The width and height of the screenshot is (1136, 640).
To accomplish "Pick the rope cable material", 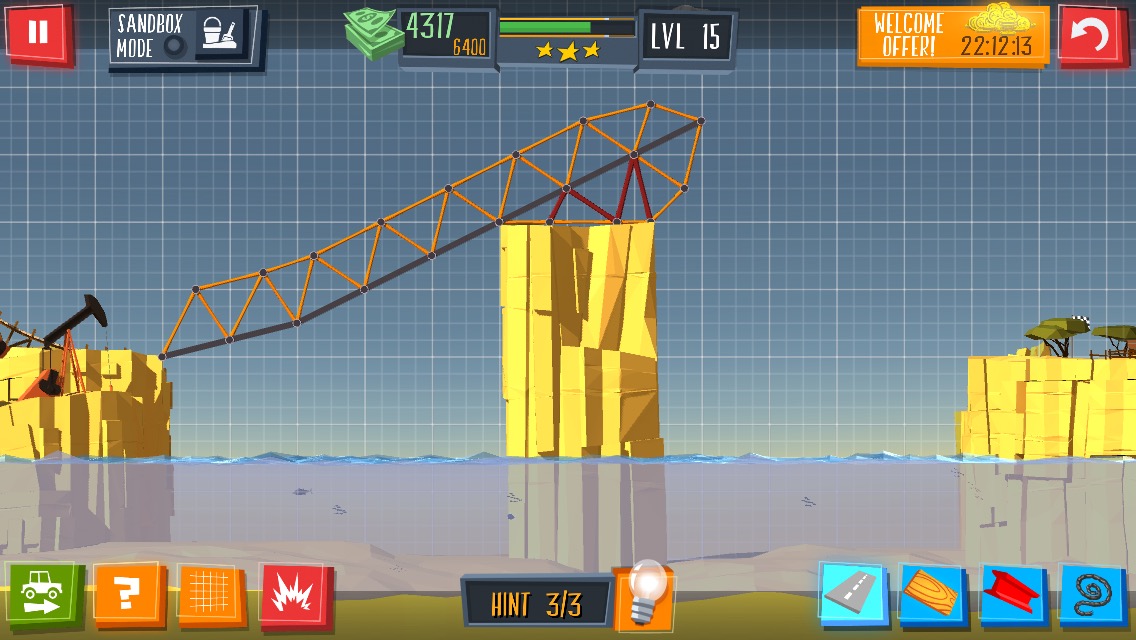I will point(1092,594).
